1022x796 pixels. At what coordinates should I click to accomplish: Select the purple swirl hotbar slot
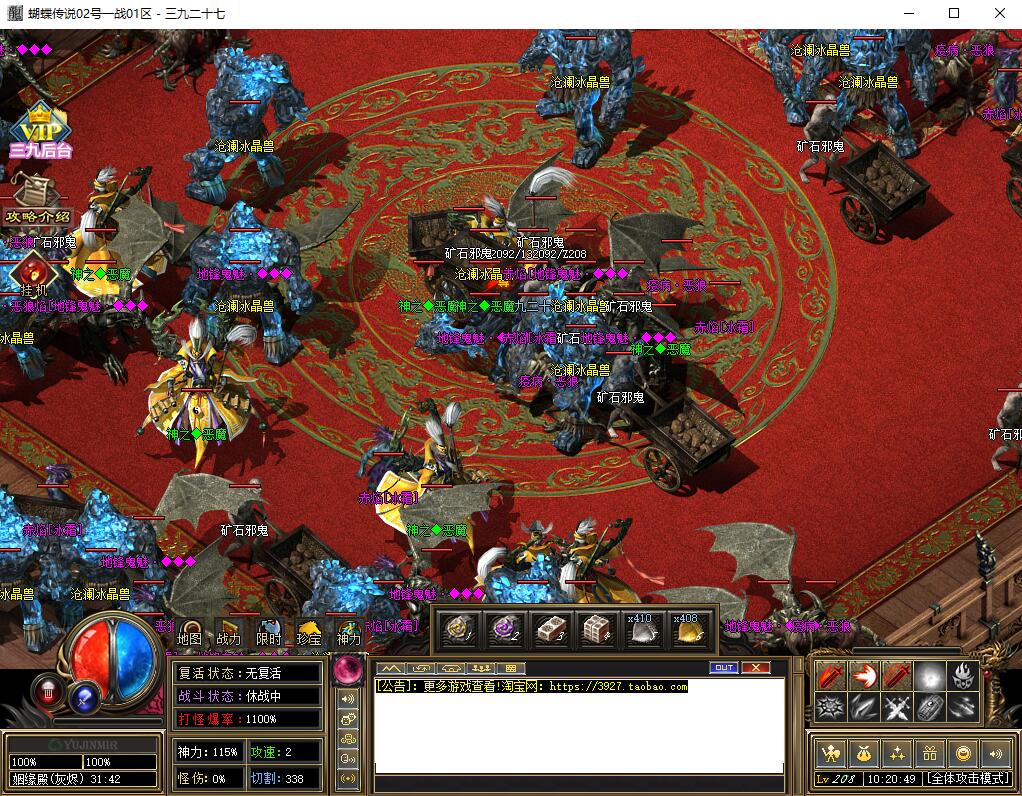(x=504, y=630)
